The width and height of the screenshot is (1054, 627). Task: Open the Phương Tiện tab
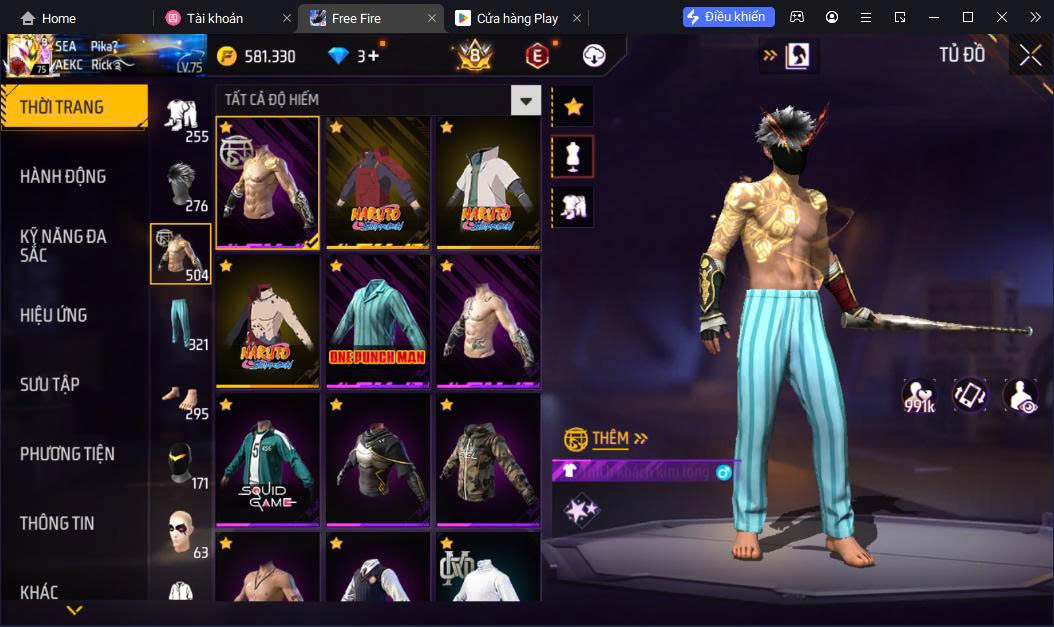tap(67, 454)
